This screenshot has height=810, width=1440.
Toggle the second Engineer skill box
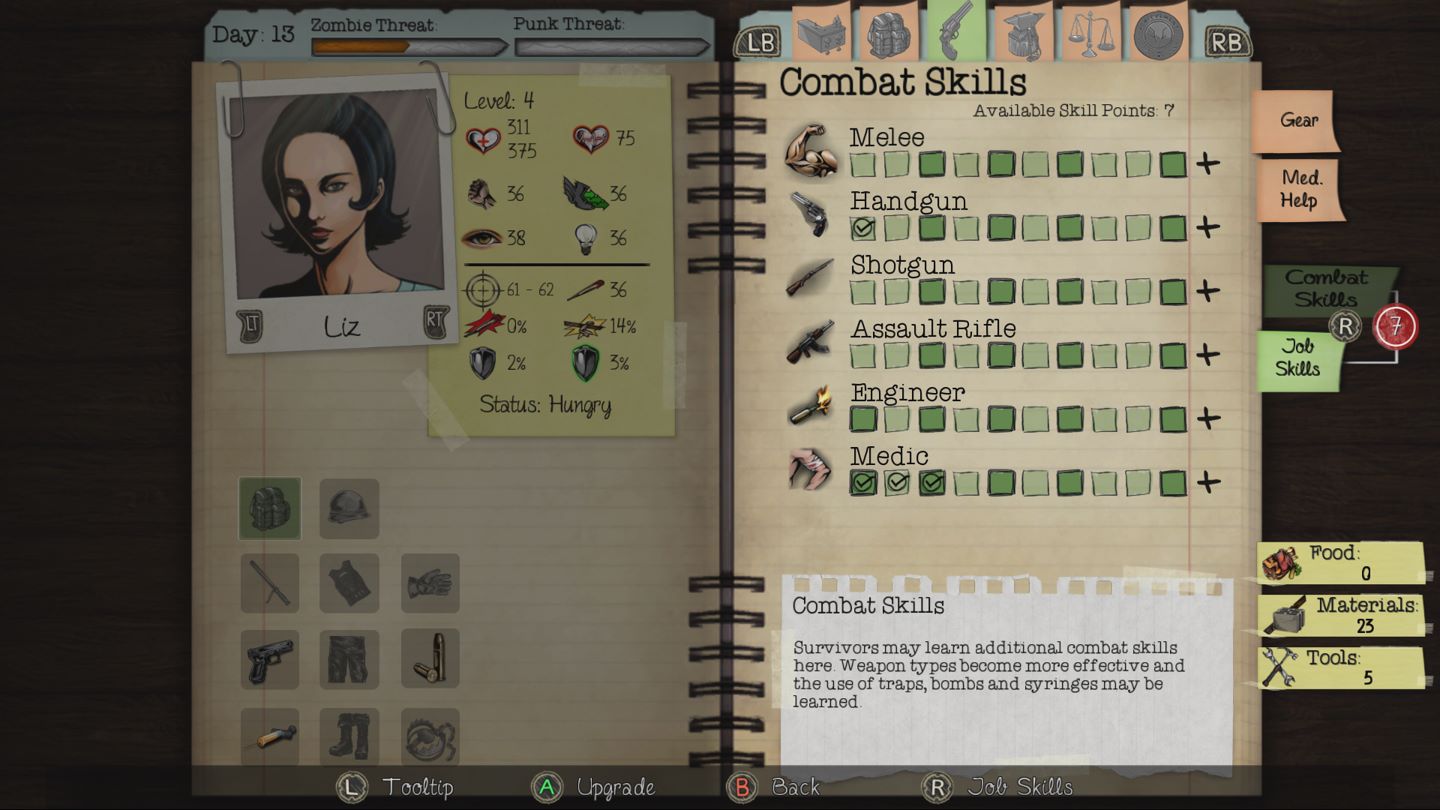coord(897,419)
